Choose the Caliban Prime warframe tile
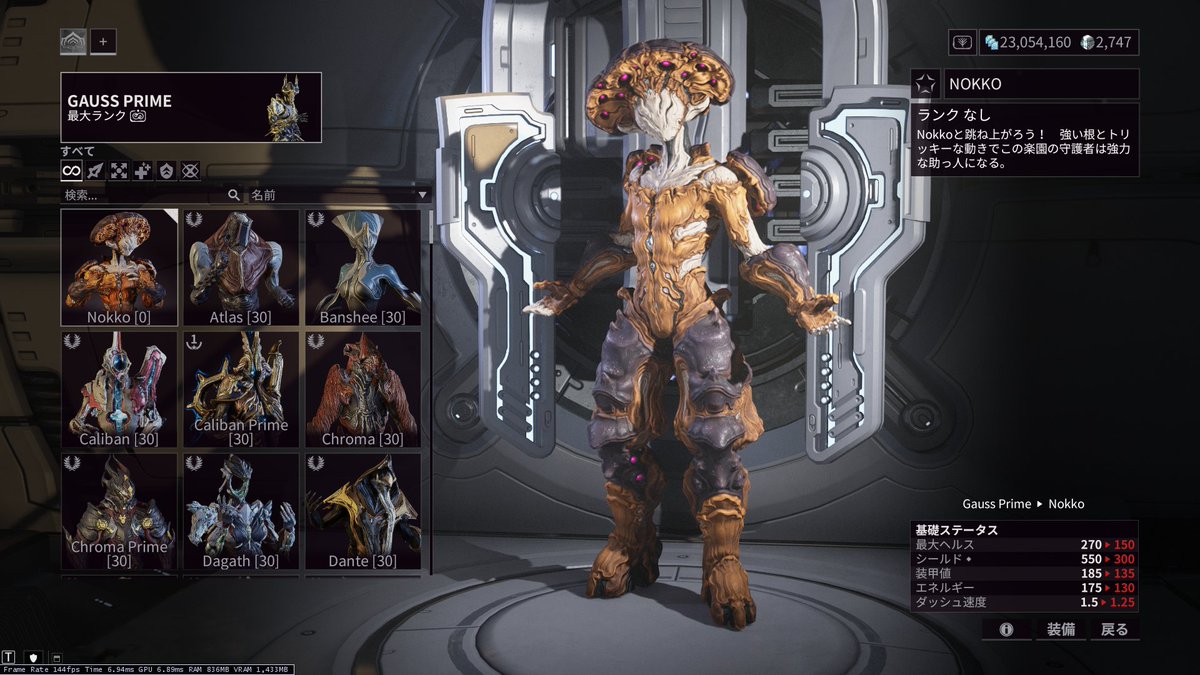 241,390
